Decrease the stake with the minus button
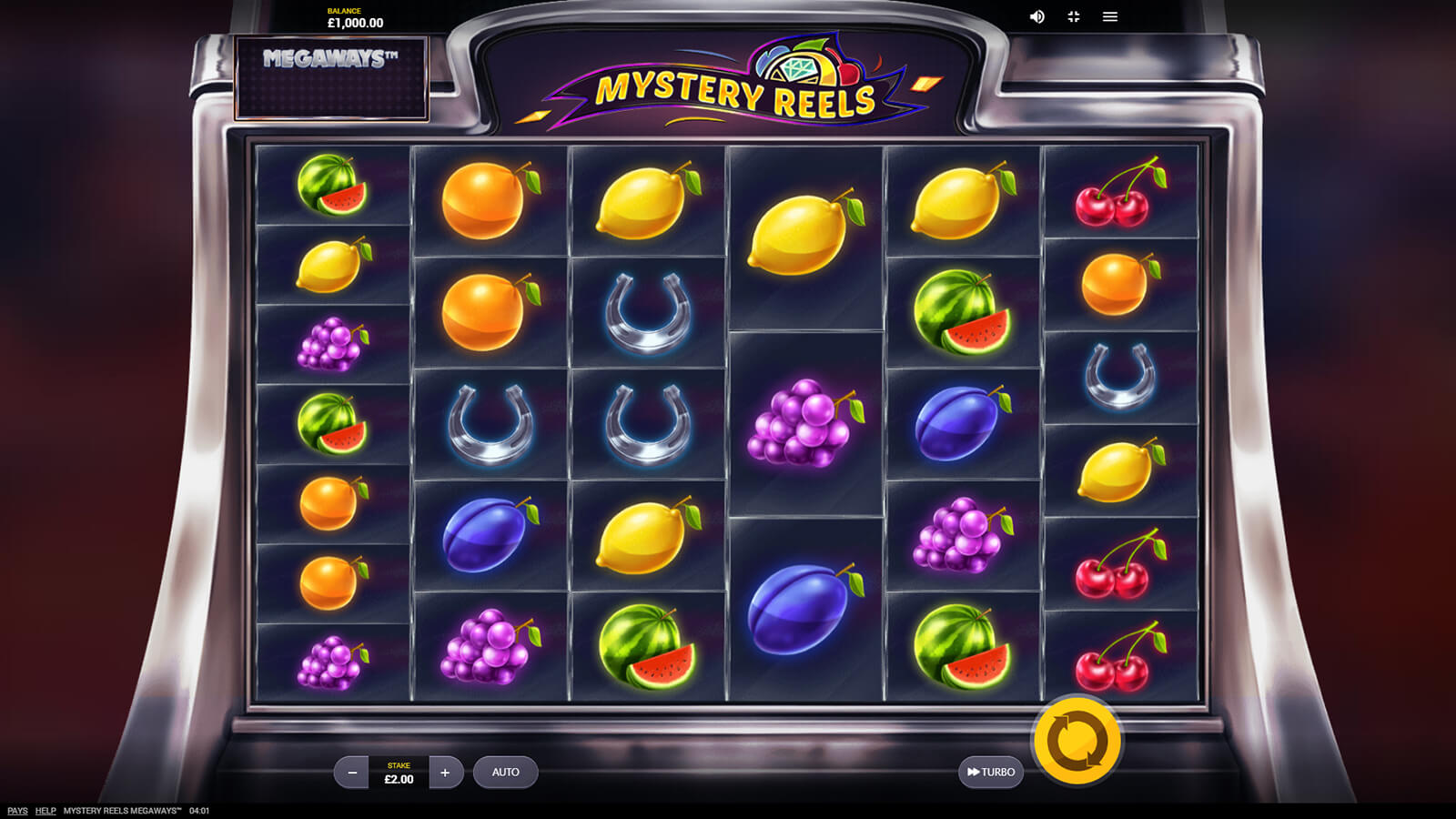 (352, 773)
